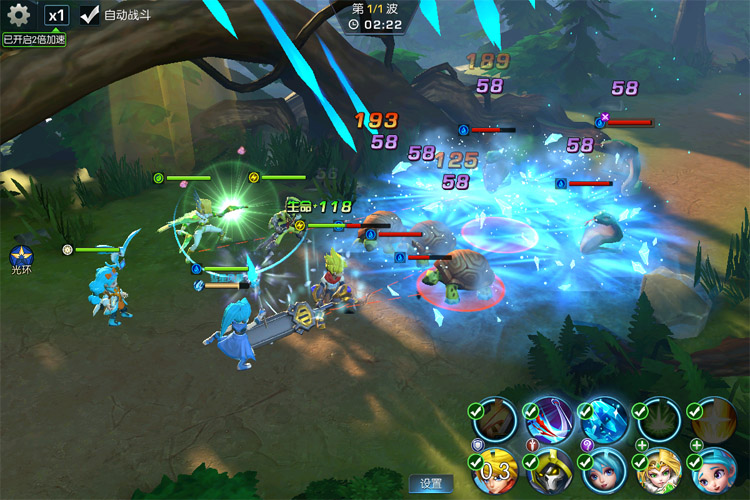The image size is (750, 500).
Task: Select the teal-capped girl hero portrait
Action: [714, 474]
